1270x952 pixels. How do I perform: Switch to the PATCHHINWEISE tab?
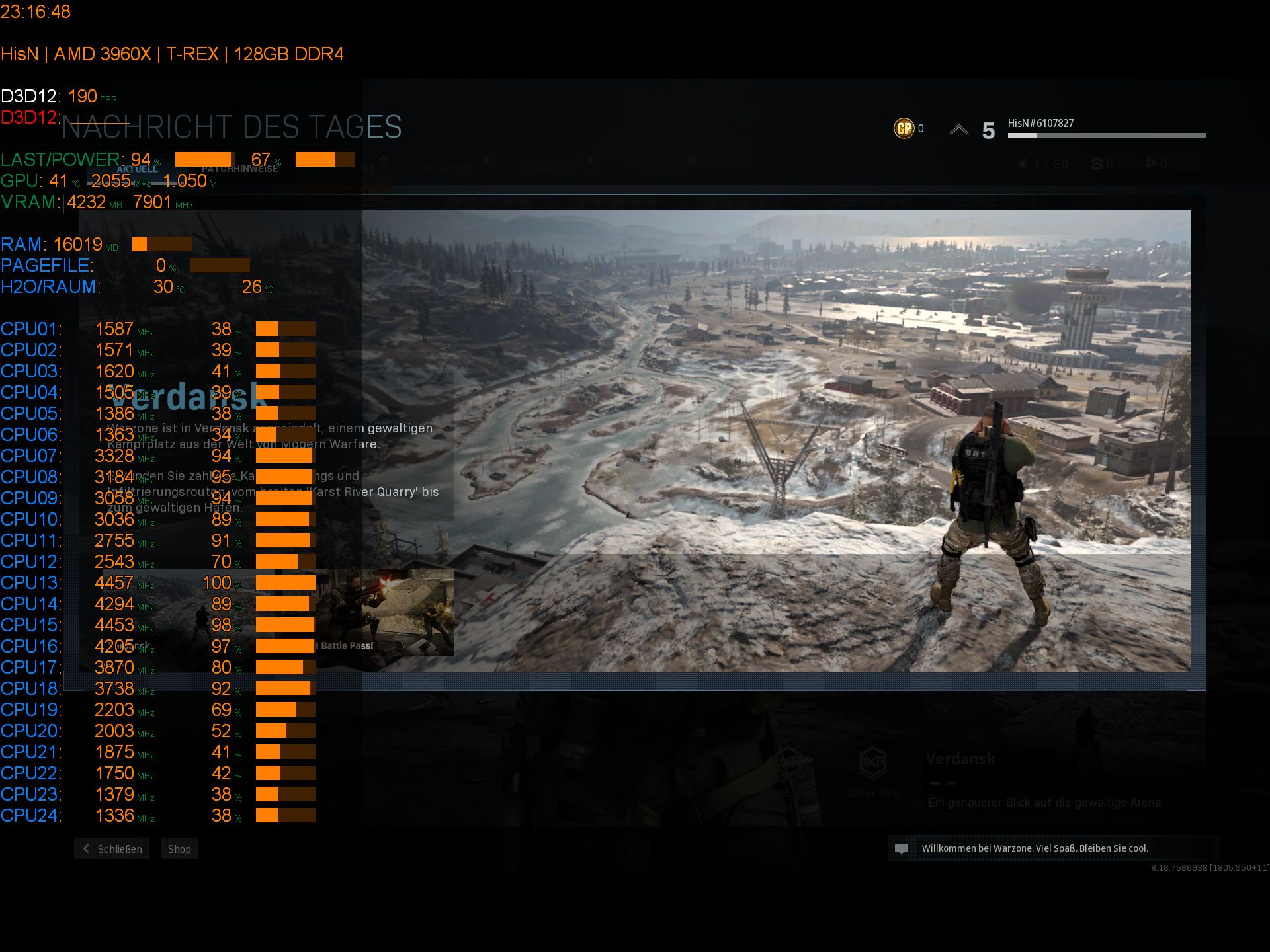(238, 167)
